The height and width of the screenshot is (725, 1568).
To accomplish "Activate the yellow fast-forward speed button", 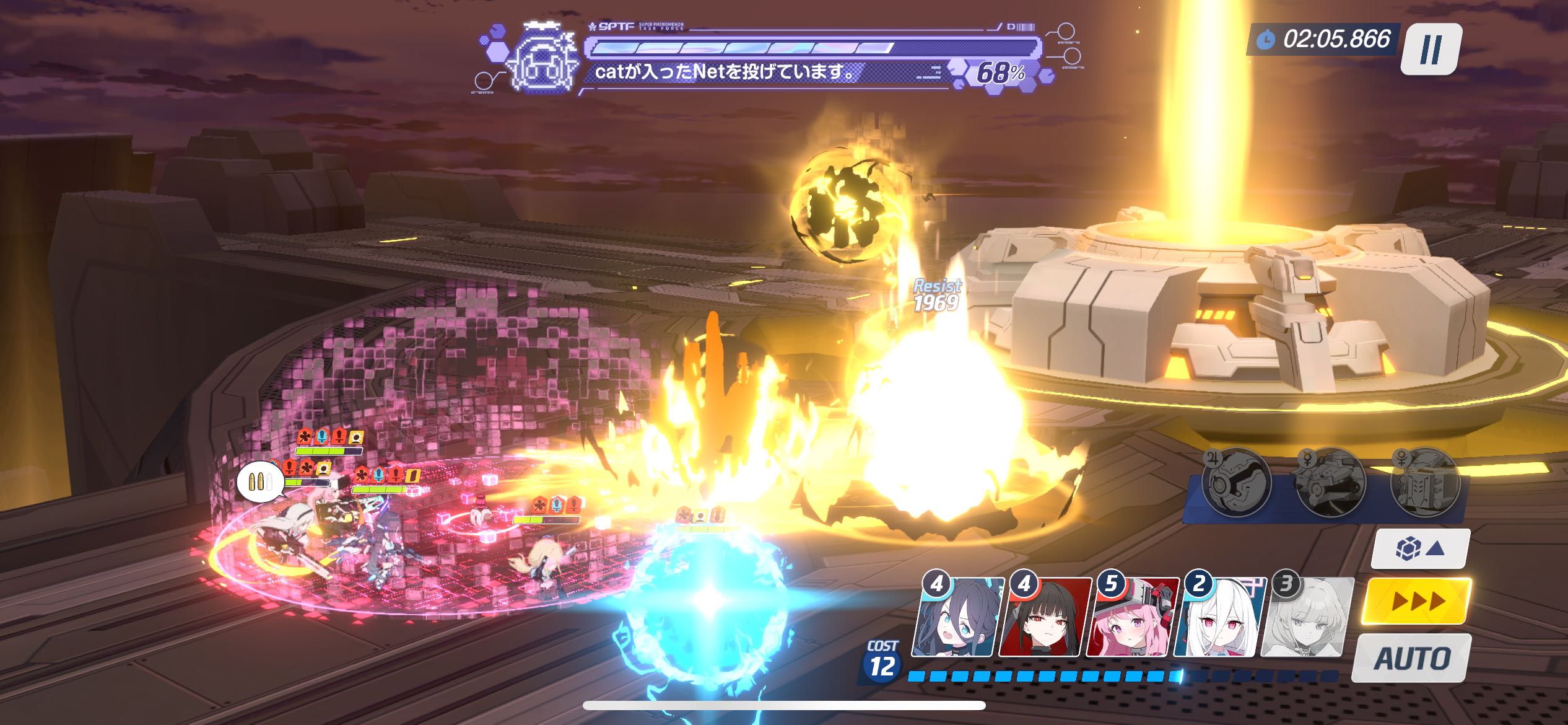I will click(1416, 600).
